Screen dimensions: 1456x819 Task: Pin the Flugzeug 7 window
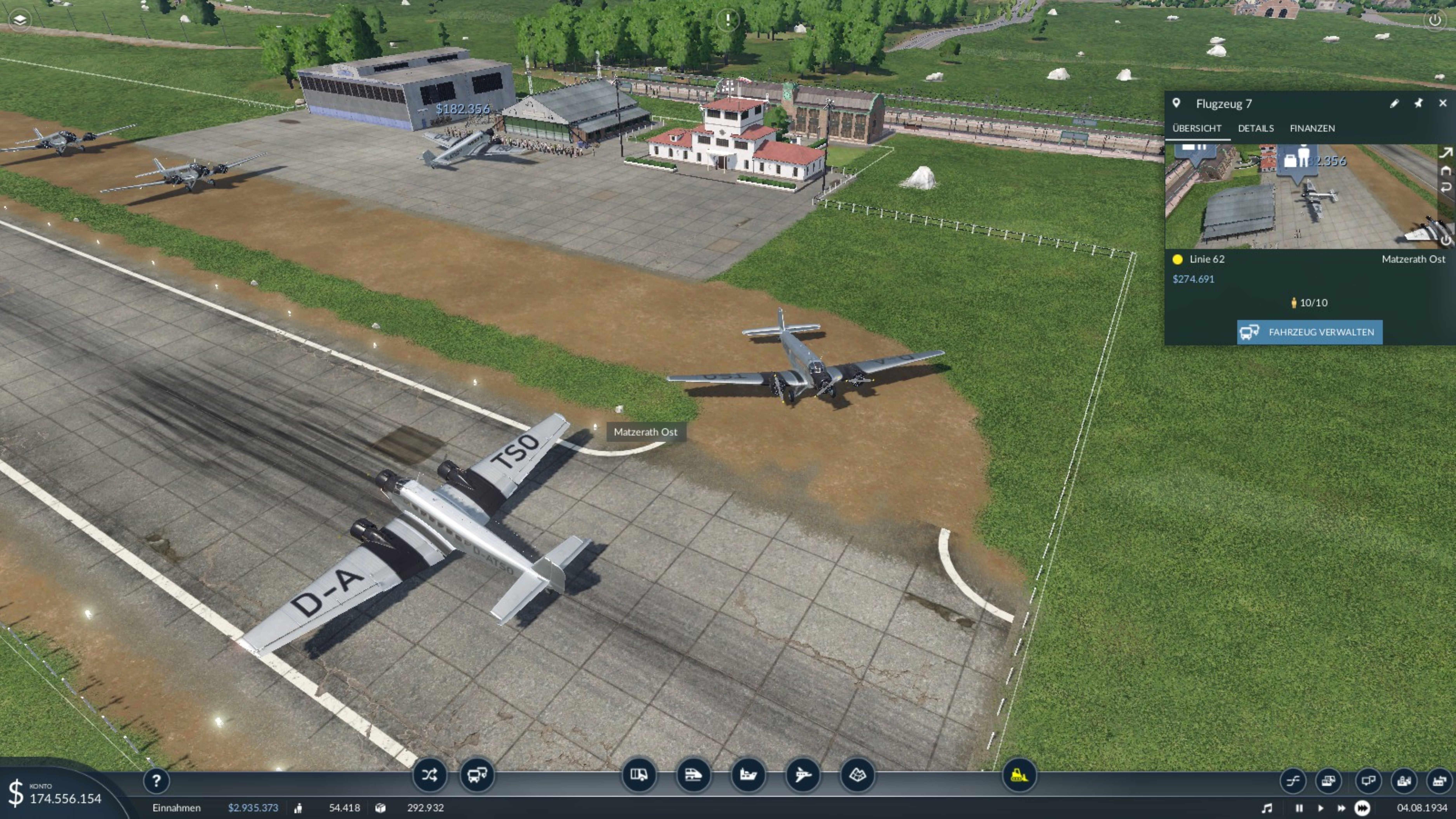point(1418,103)
